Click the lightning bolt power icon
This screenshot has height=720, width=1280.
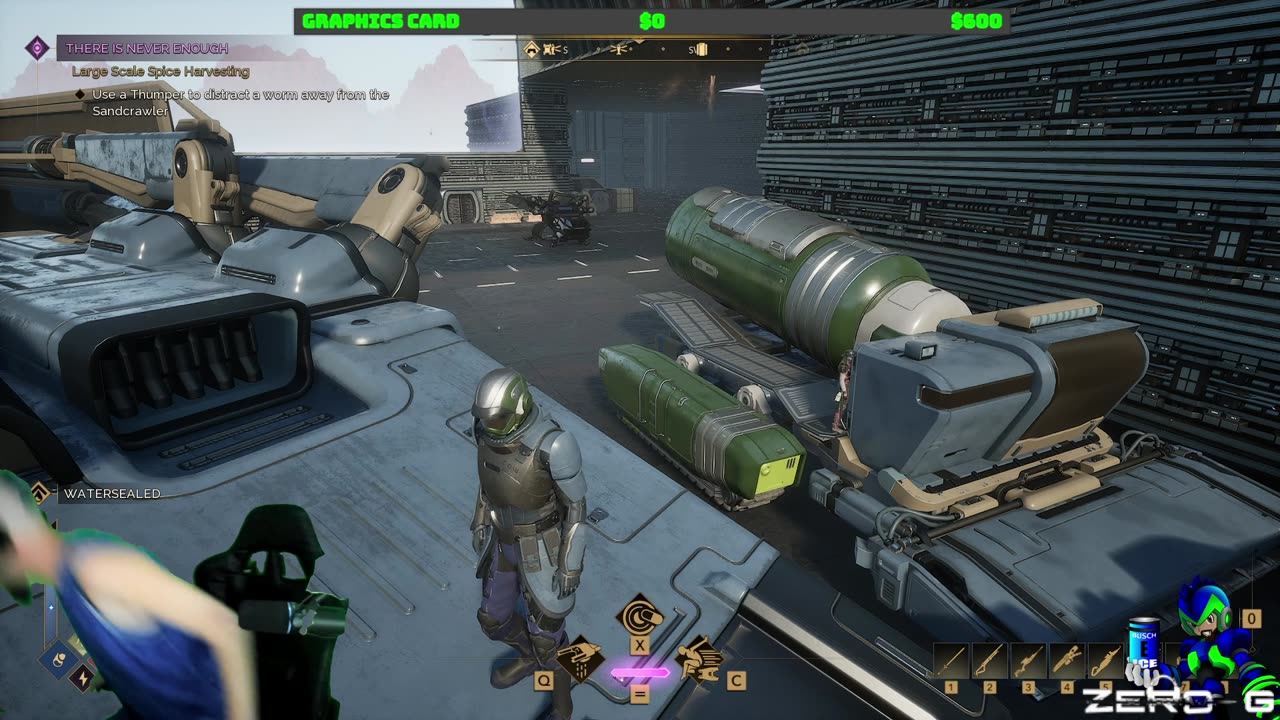pyautogui.click(x=83, y=679)
